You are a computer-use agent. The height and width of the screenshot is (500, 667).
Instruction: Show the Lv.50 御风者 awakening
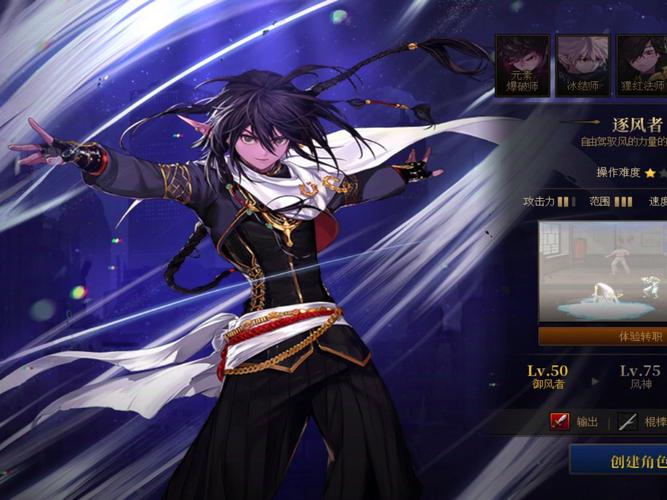548,377
